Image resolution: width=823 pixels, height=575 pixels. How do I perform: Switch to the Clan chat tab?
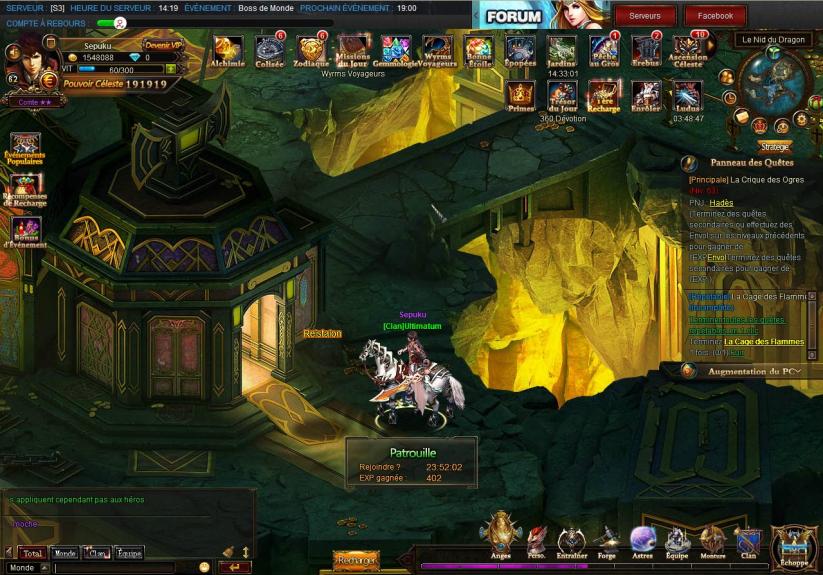97,553
